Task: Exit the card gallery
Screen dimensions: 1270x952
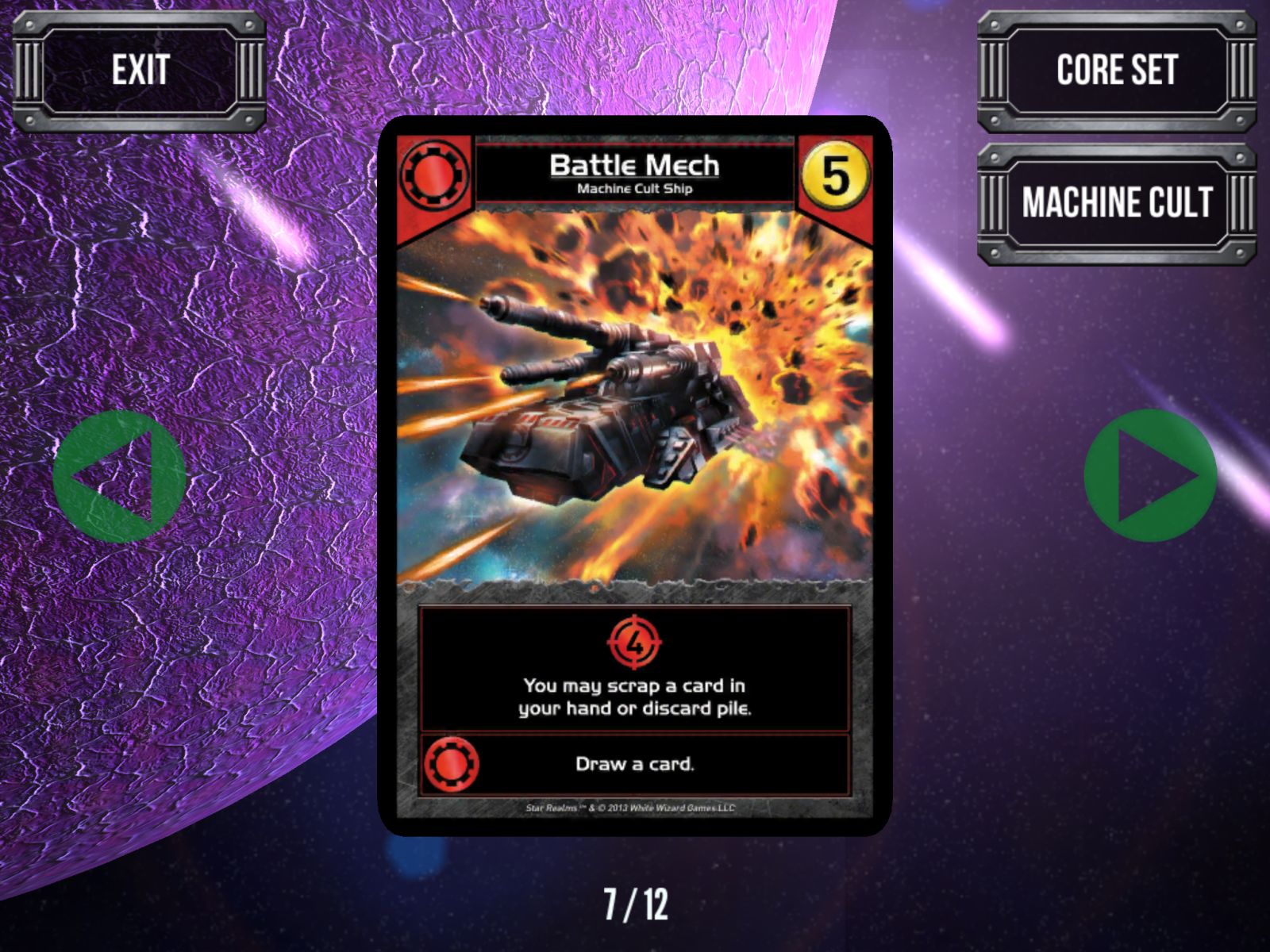Action: [140, 71]
